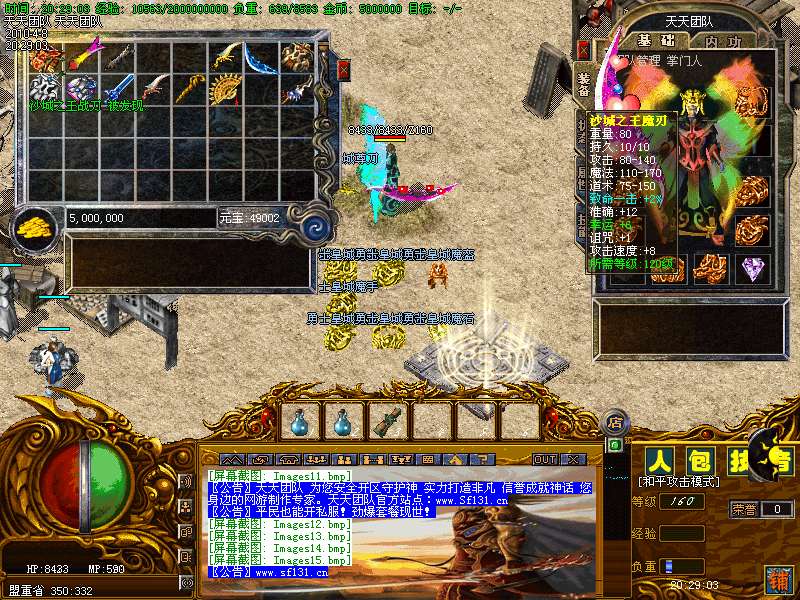
Task: Select the purple diamond equipment slot
Action: 752,269
